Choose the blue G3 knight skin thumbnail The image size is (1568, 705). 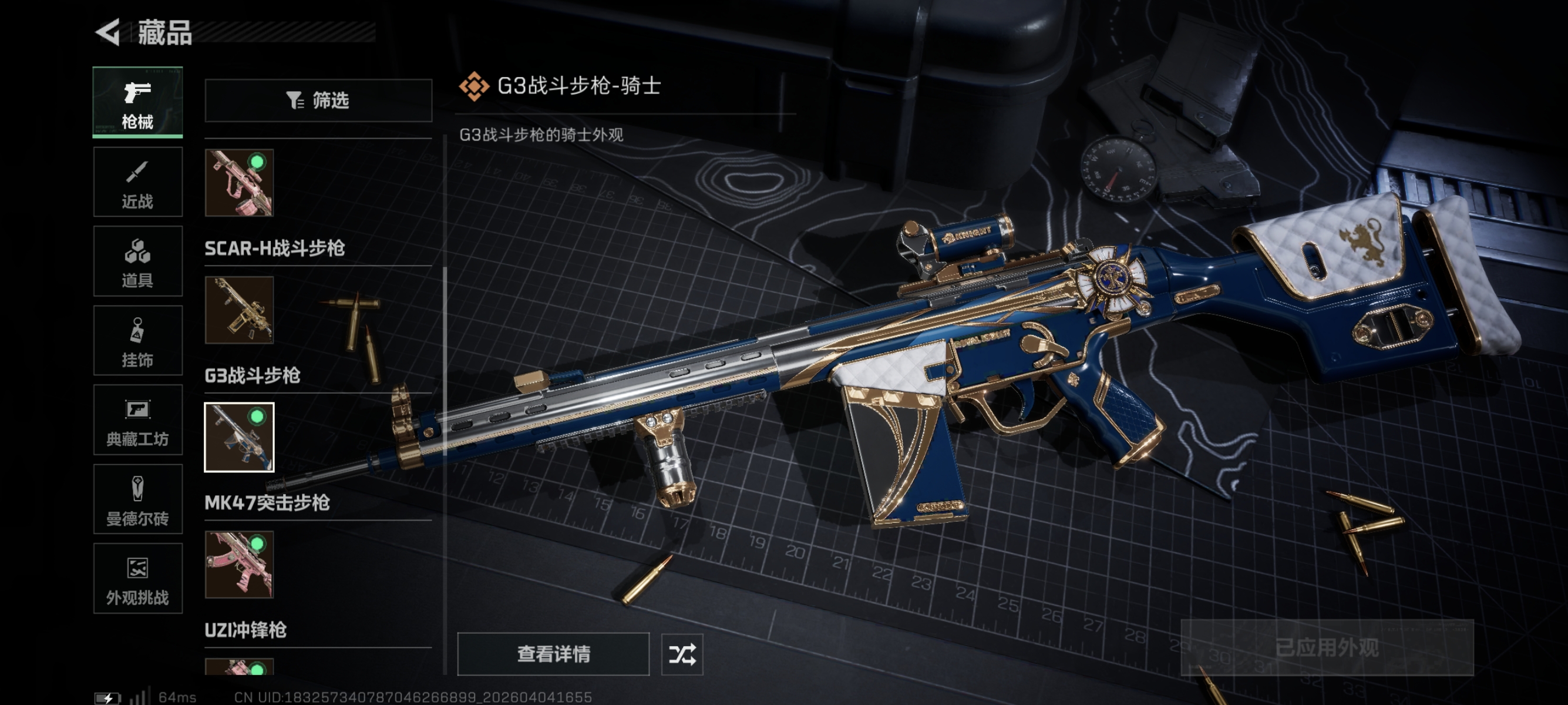[x=239, y=437]
